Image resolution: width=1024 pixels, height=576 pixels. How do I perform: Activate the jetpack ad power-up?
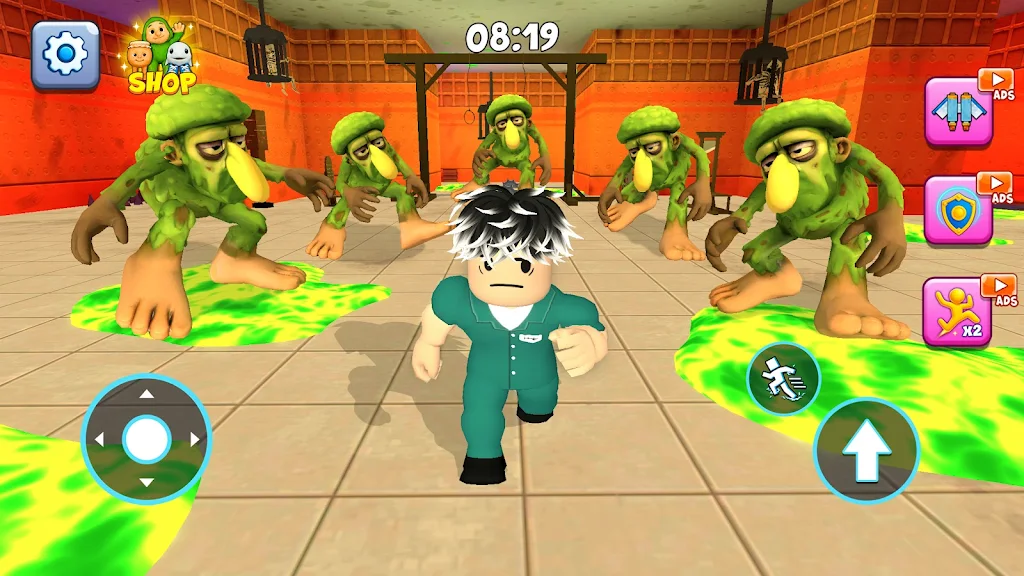coord(958,112)
